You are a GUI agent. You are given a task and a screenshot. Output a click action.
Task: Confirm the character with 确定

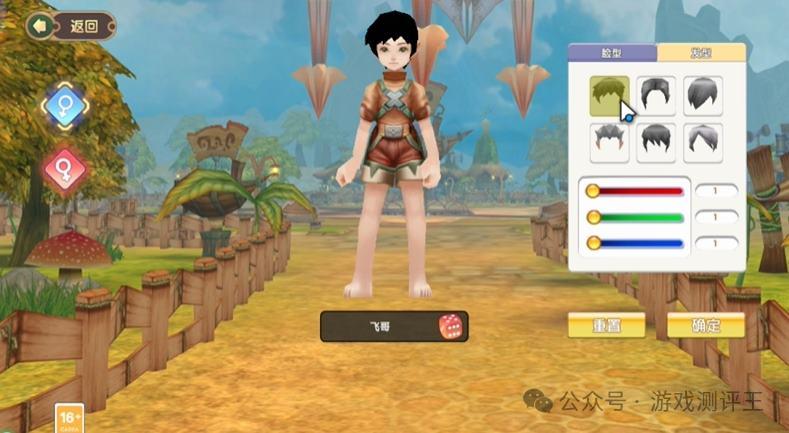point(706,326)
